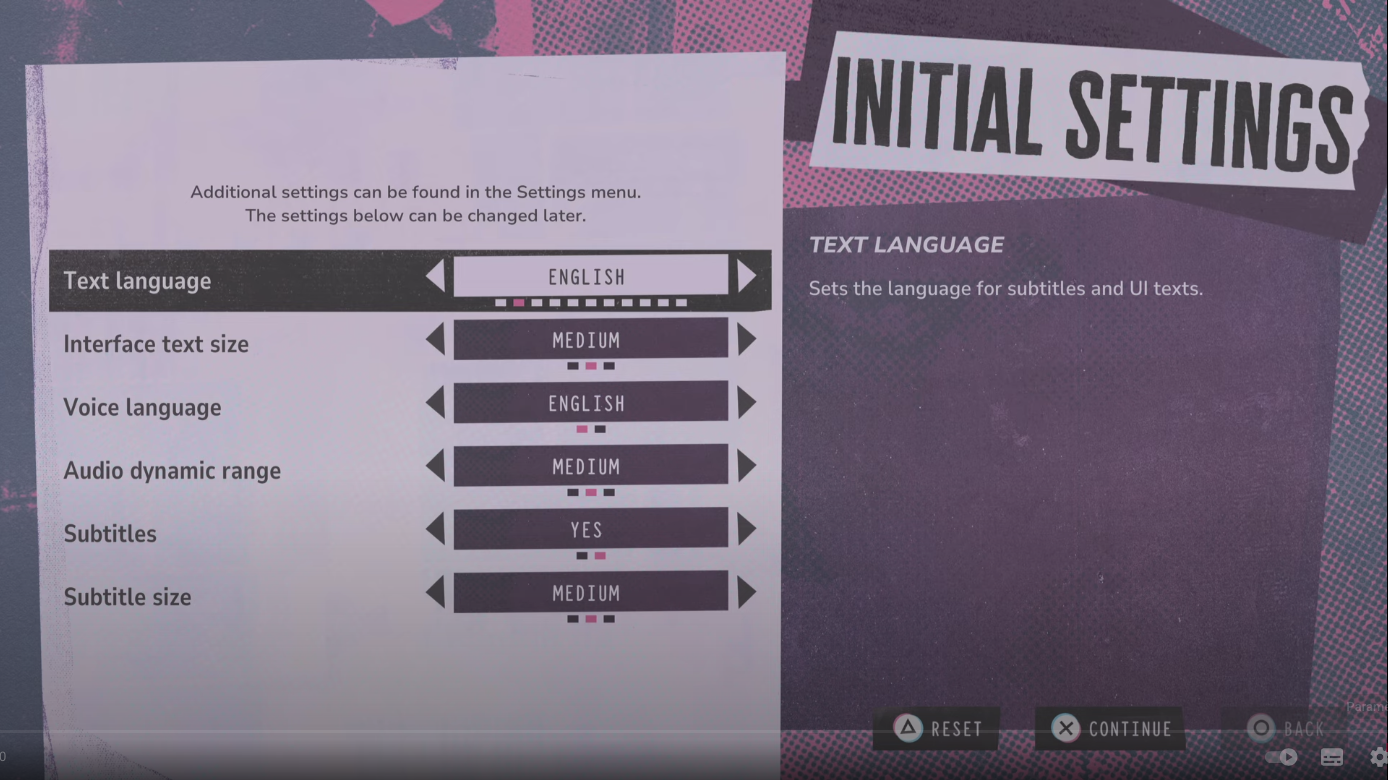Decrease Subtitle size with left arrow

click(435, 593)
